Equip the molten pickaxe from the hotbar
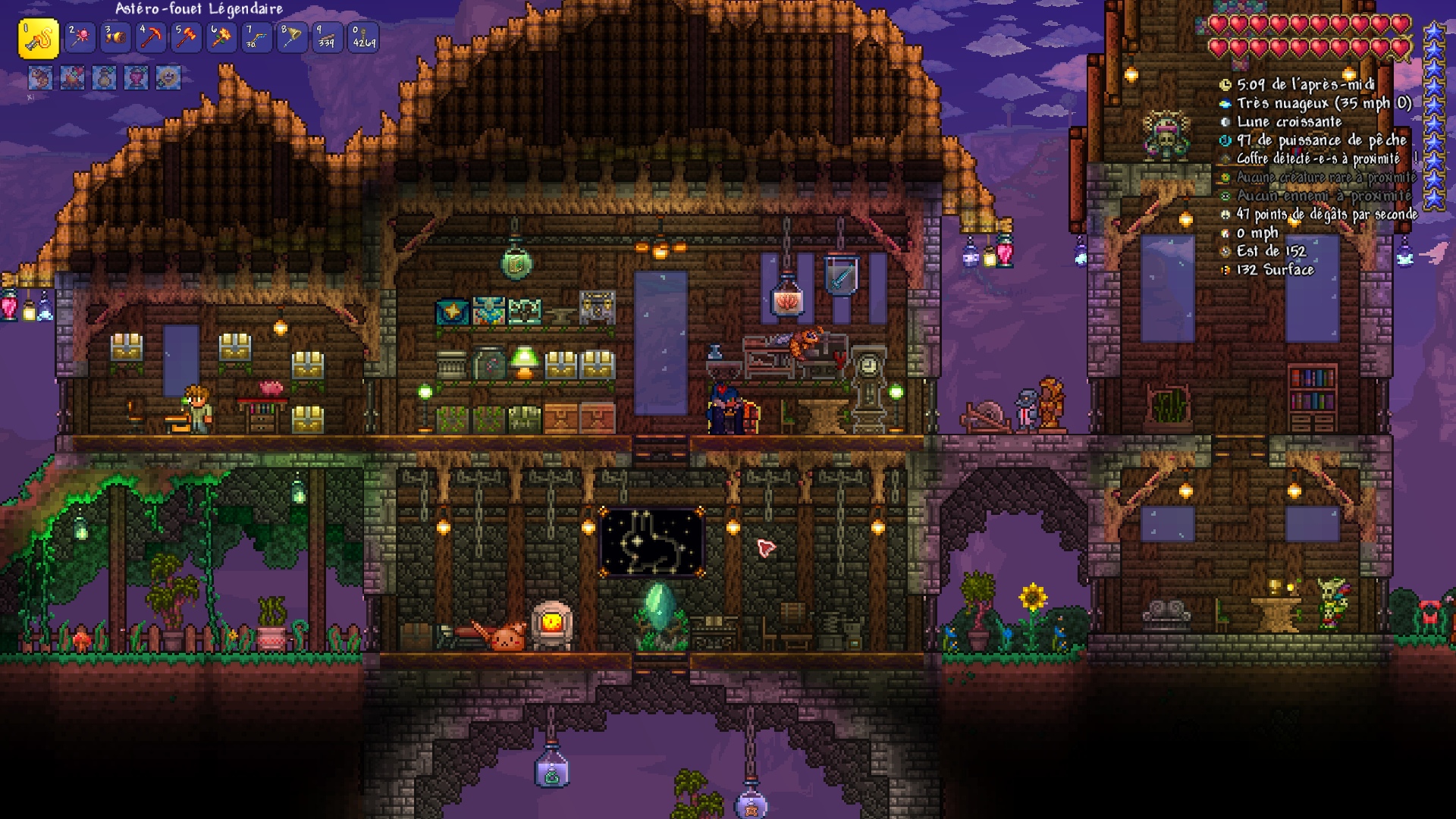This screenshot has height=819, width=1456. [151, 38]
